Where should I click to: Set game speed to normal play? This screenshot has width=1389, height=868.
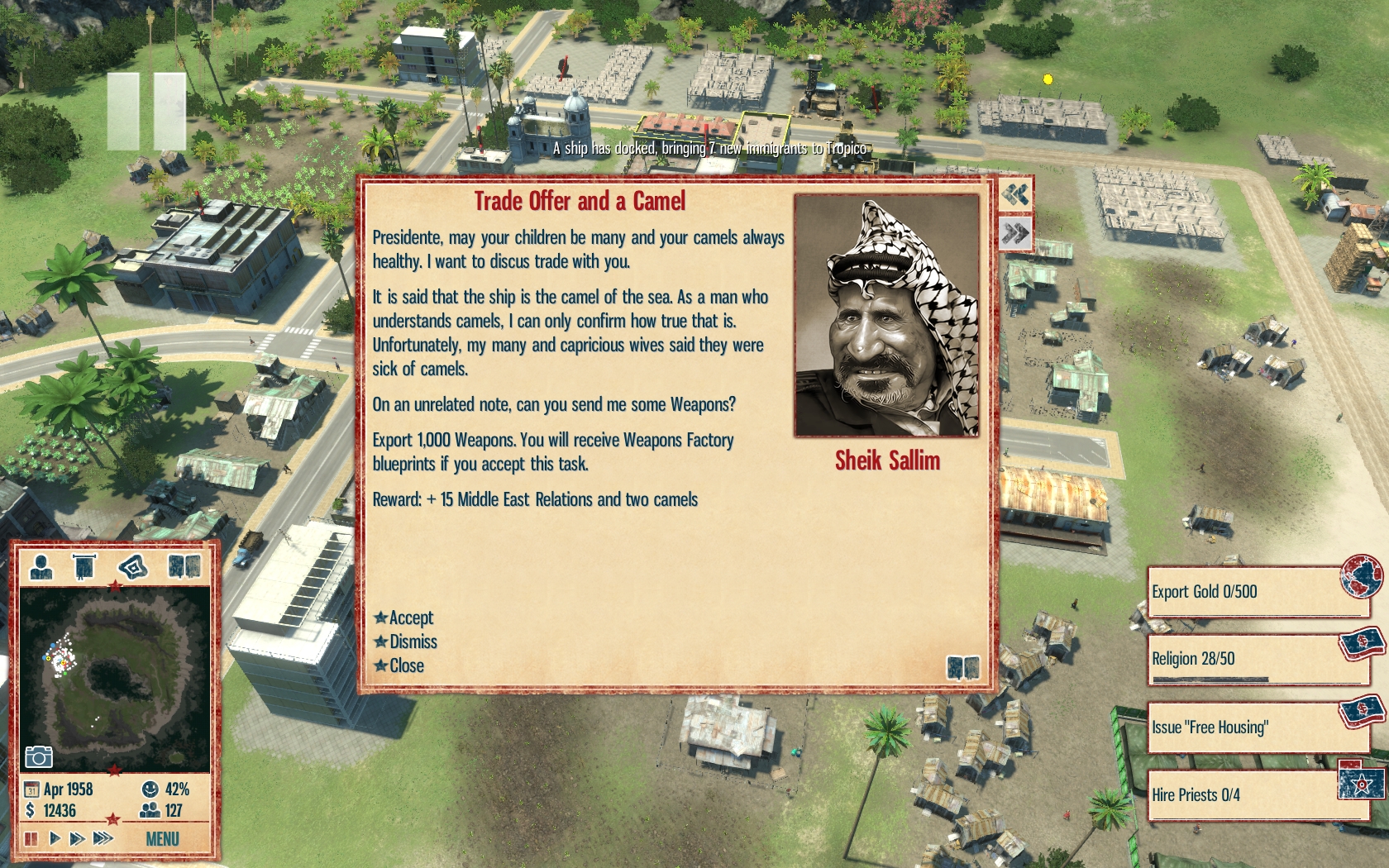coord(55,838)
